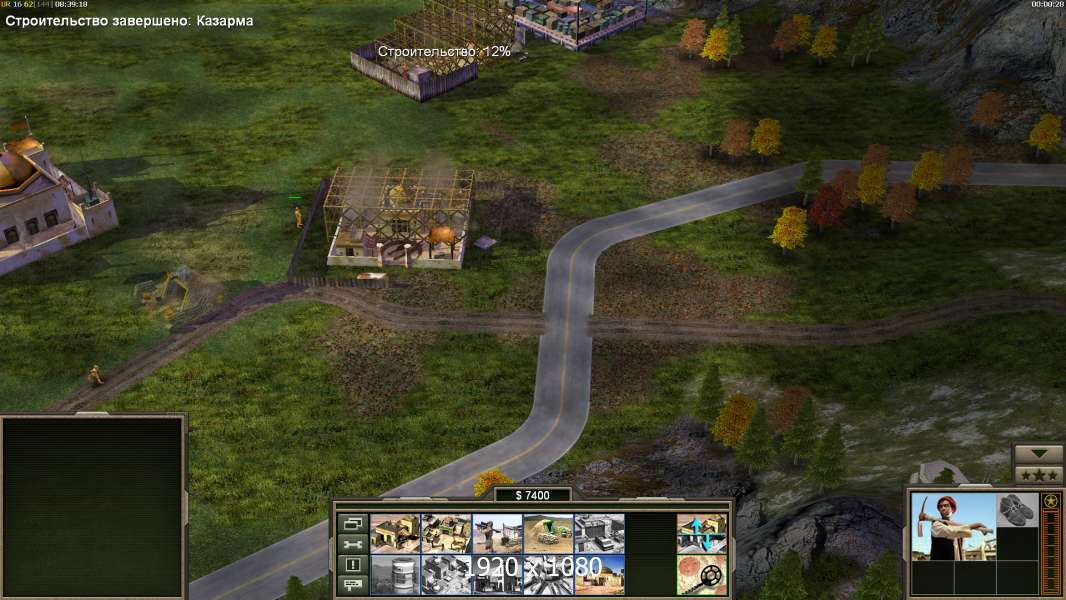Collapse the panel with the down-arrow button
The height and width of the screenshot is (600, 1066).
pyautogui.click(x=1038, y=454)
